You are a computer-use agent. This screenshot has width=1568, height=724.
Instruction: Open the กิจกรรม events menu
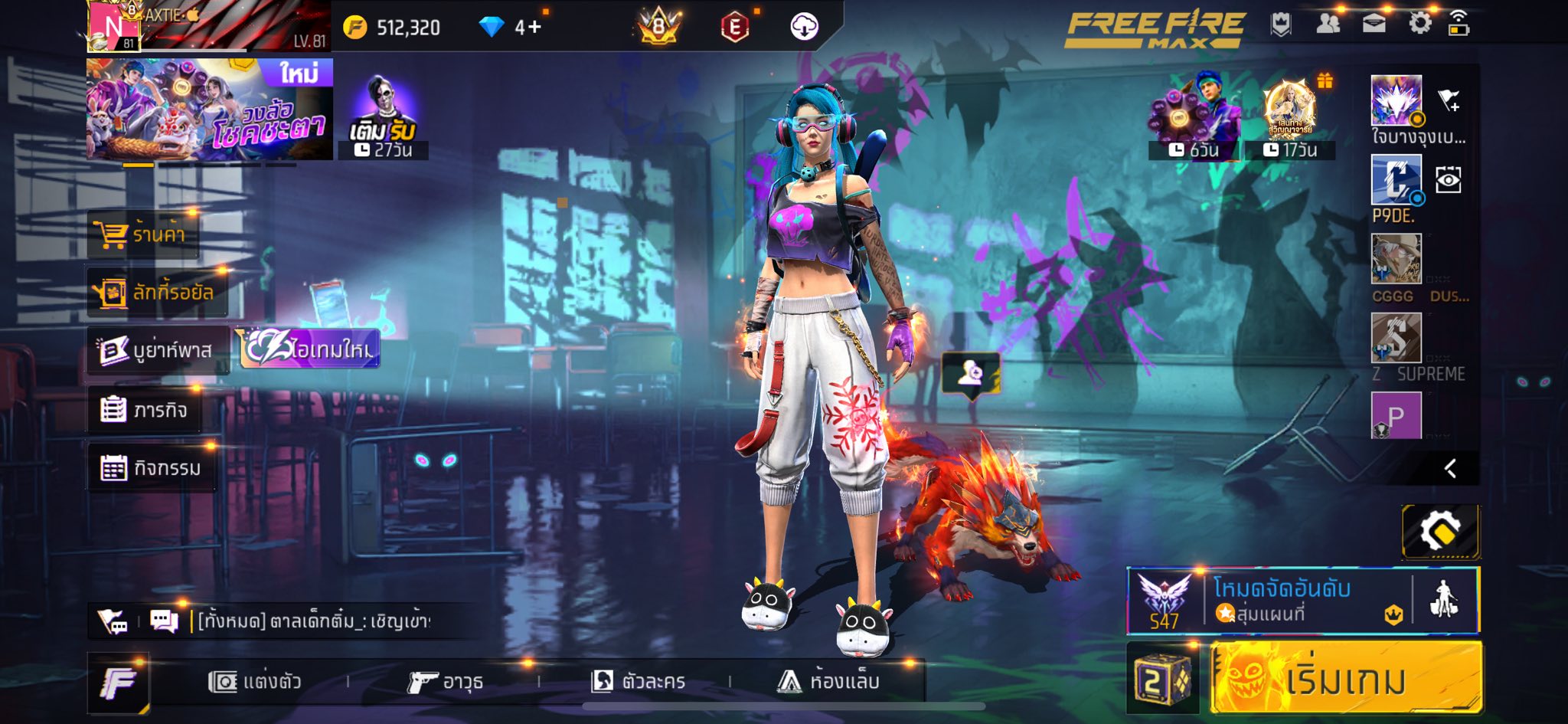151,467
